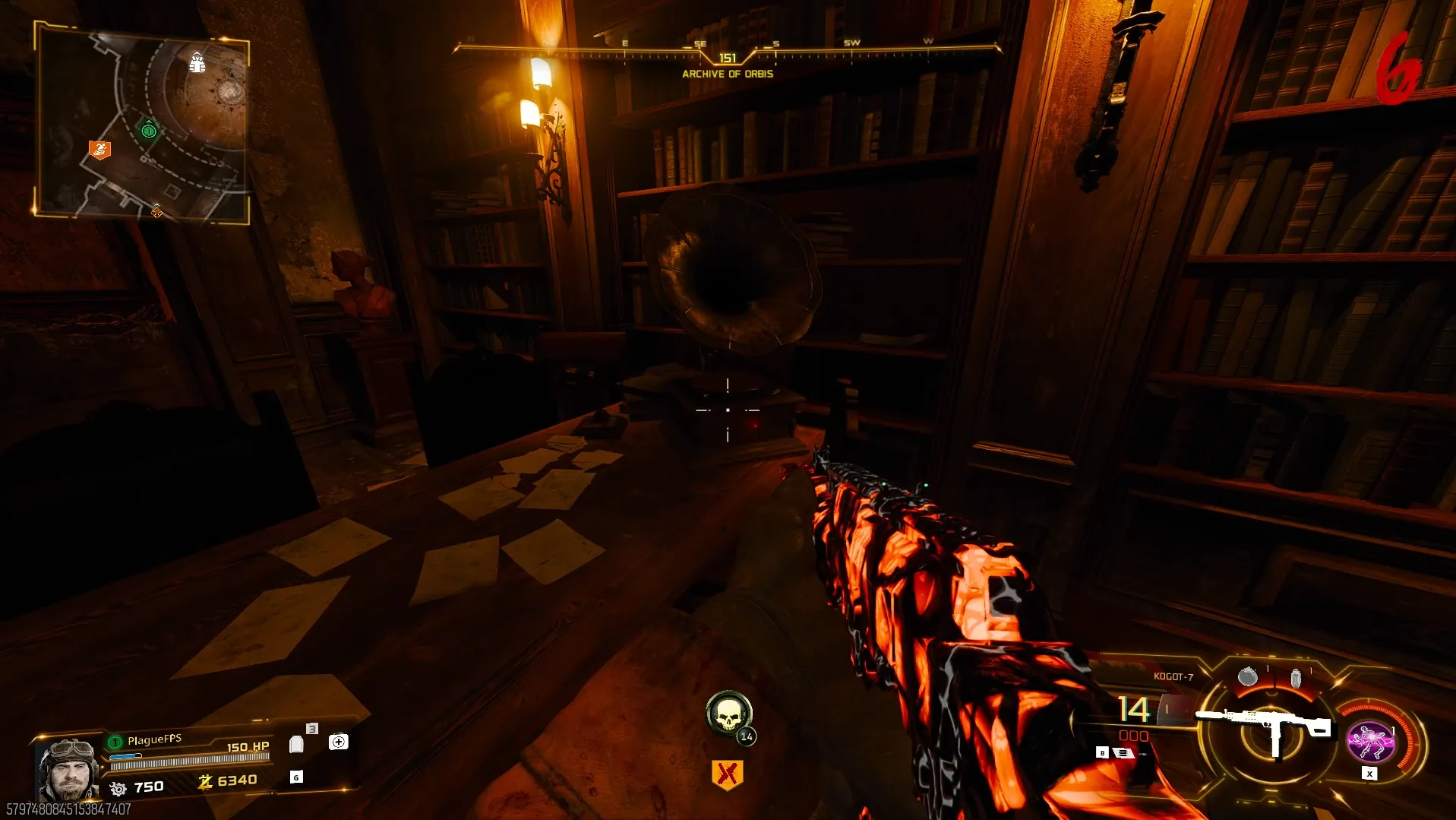Select the orange Stamin-Up perk marker on minimap
Image resolution: width=1456 pixels, height=820 pixels.
point(99,150)
